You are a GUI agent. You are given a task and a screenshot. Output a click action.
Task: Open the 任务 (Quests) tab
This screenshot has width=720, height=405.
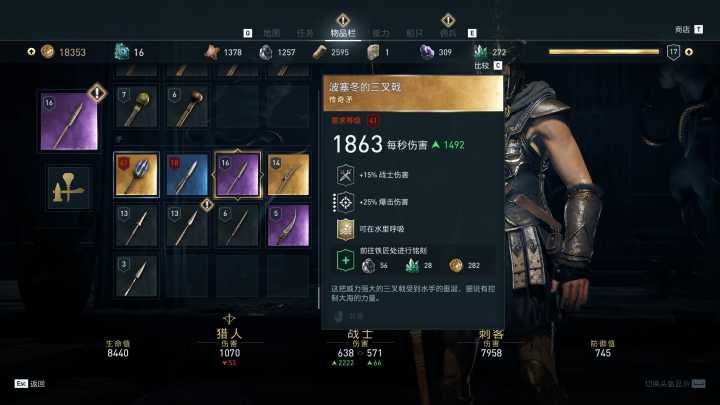coord(304,33)
